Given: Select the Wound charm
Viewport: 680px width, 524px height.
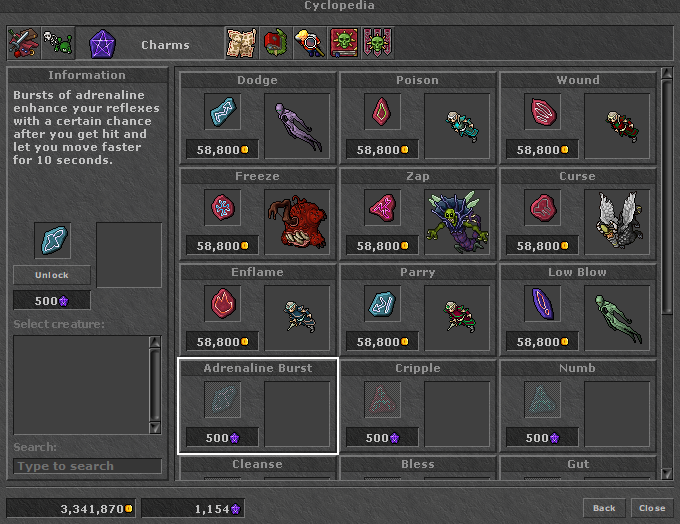Looking at the screenshot, I should point(578,116).
